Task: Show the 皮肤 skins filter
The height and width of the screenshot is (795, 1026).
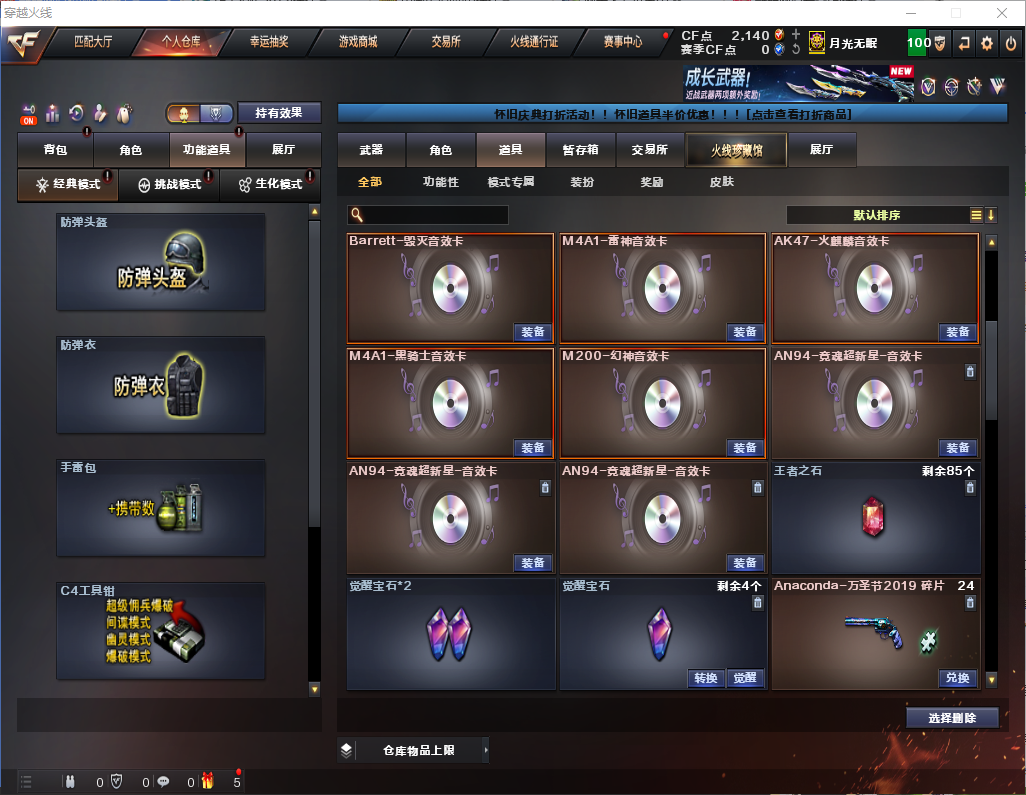Action: (x=721, y=182)
